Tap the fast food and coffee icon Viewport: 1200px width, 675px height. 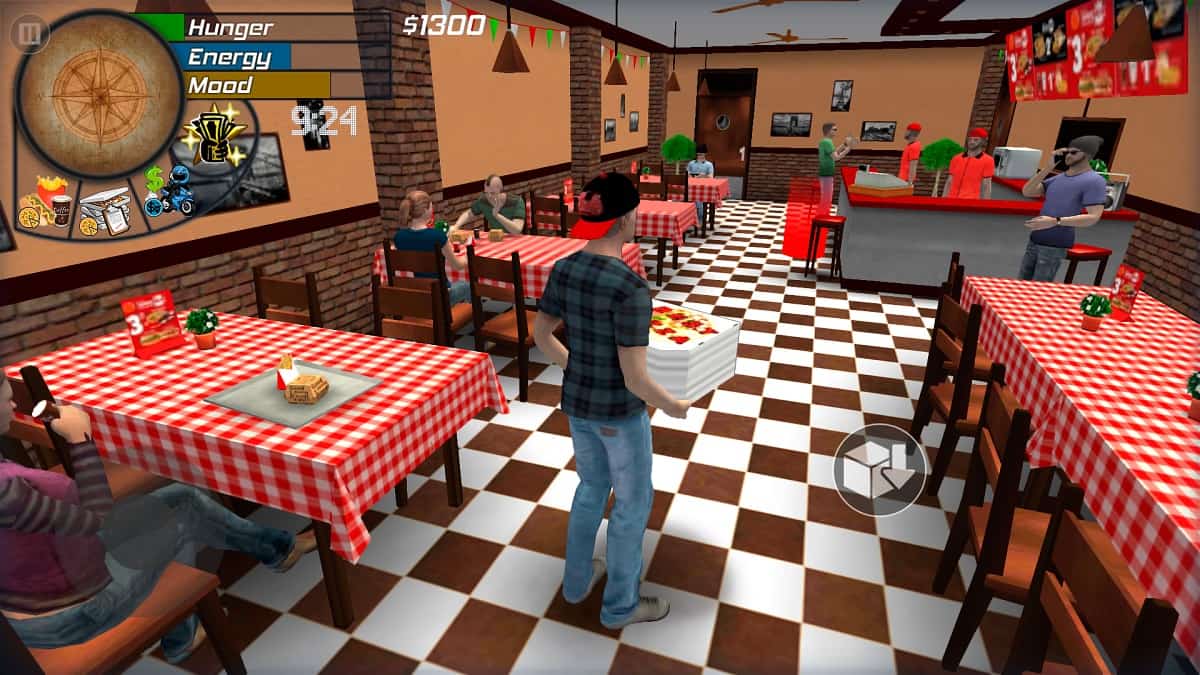pyautogui.click(x=47, y=203)
